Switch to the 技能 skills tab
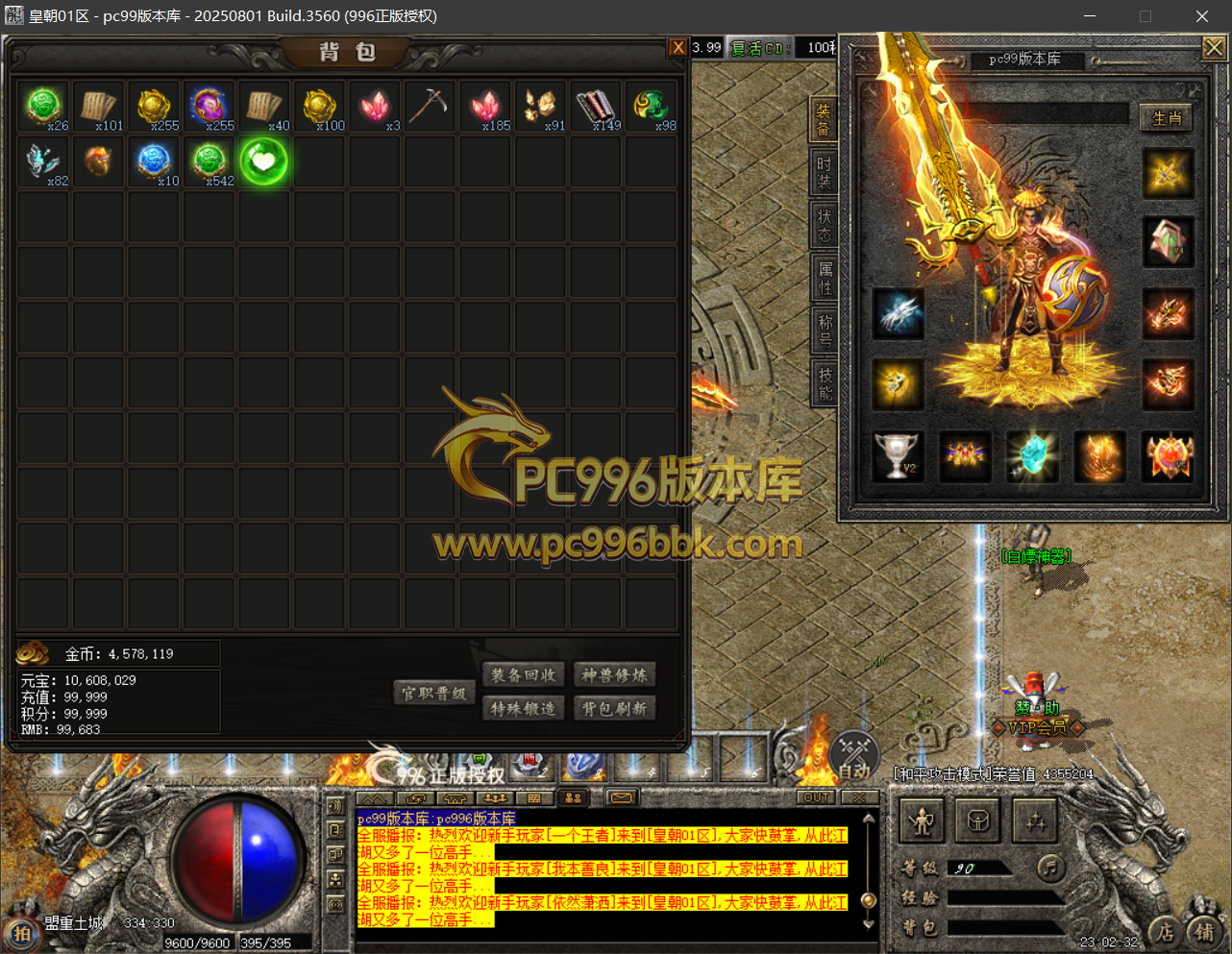1232x954 pixels. pyautogui.click(x=825, y=383)
